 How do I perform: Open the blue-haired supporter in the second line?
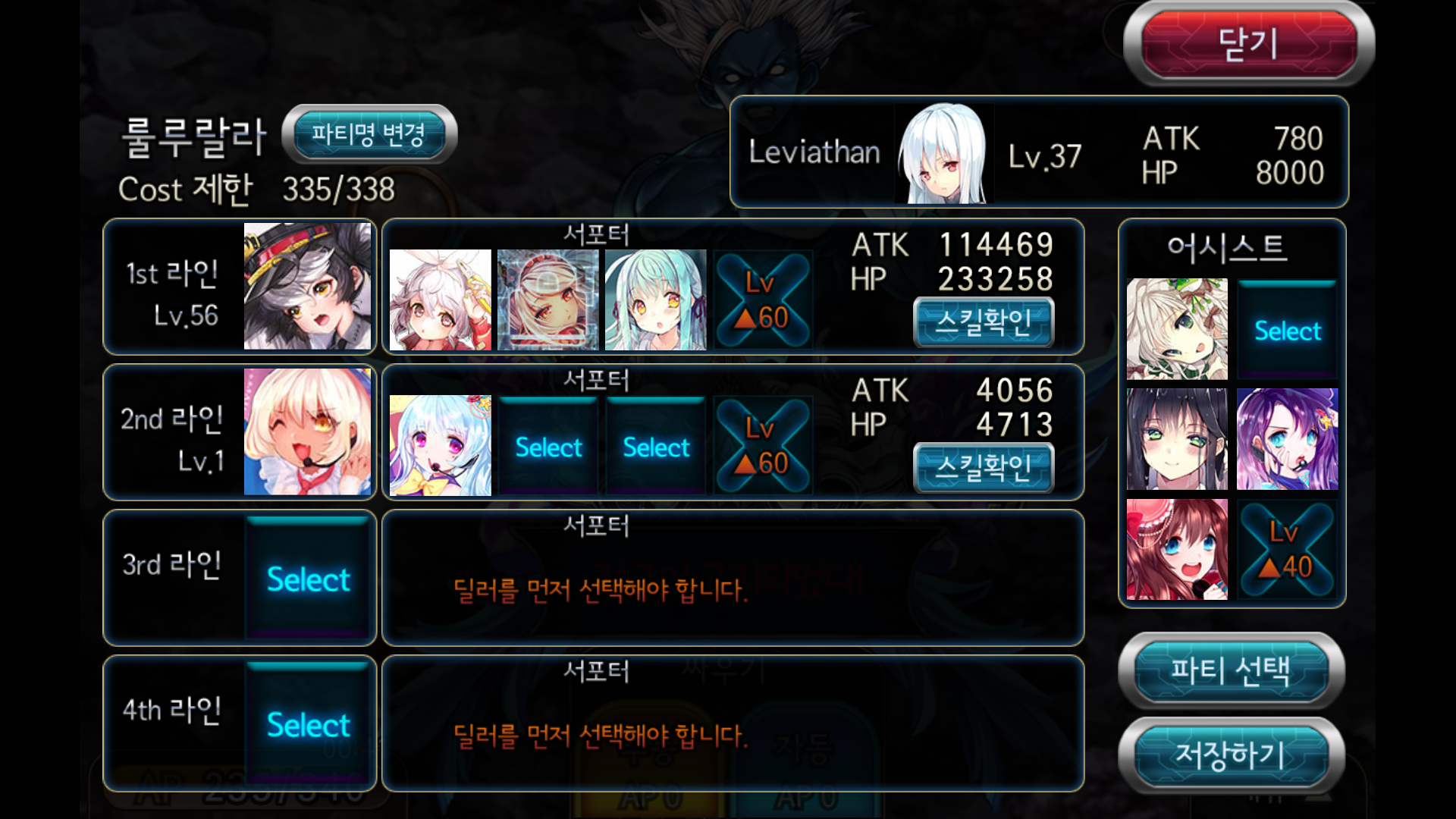click(440, 446)
